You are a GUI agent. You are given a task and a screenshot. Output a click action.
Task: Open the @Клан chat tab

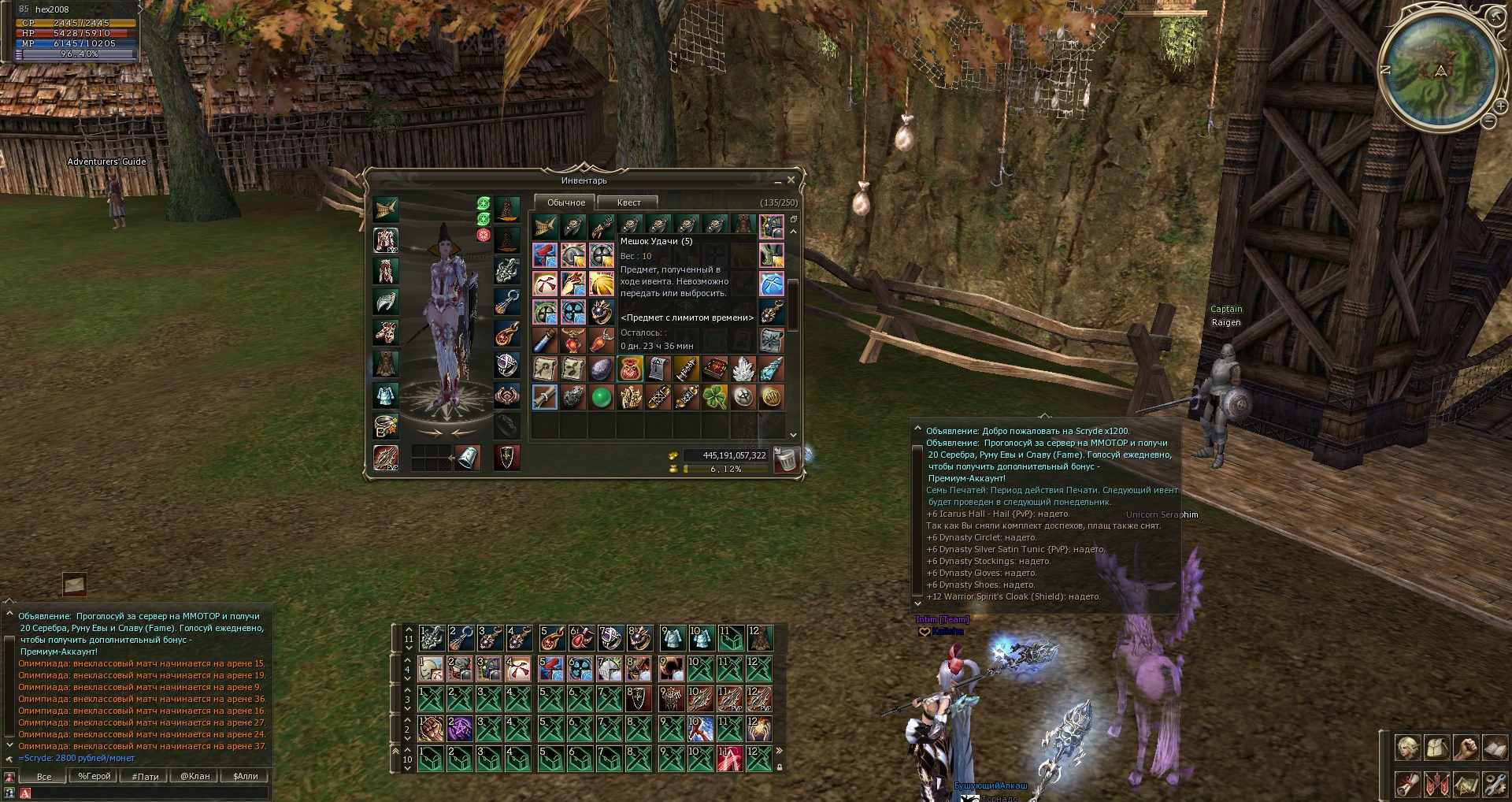(195, 776)
